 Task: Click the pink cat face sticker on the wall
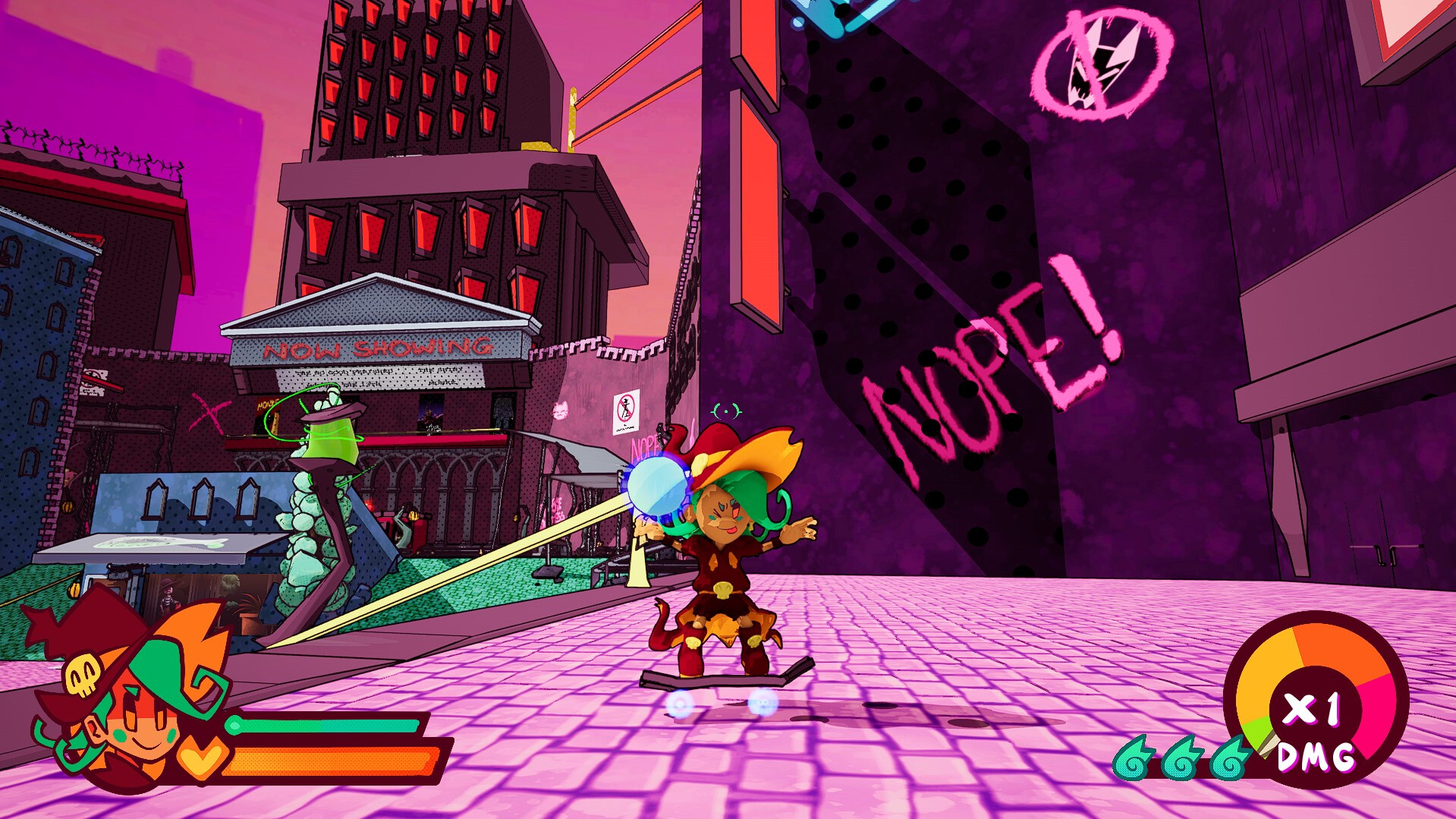tap(561, 410)
